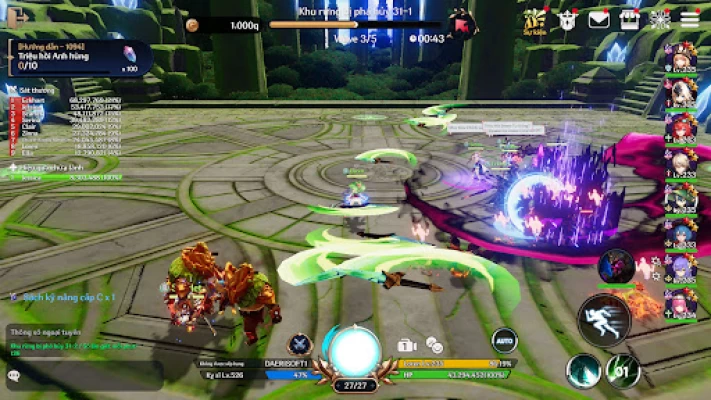Toggle the AUTO battle button

pos(505,341)
